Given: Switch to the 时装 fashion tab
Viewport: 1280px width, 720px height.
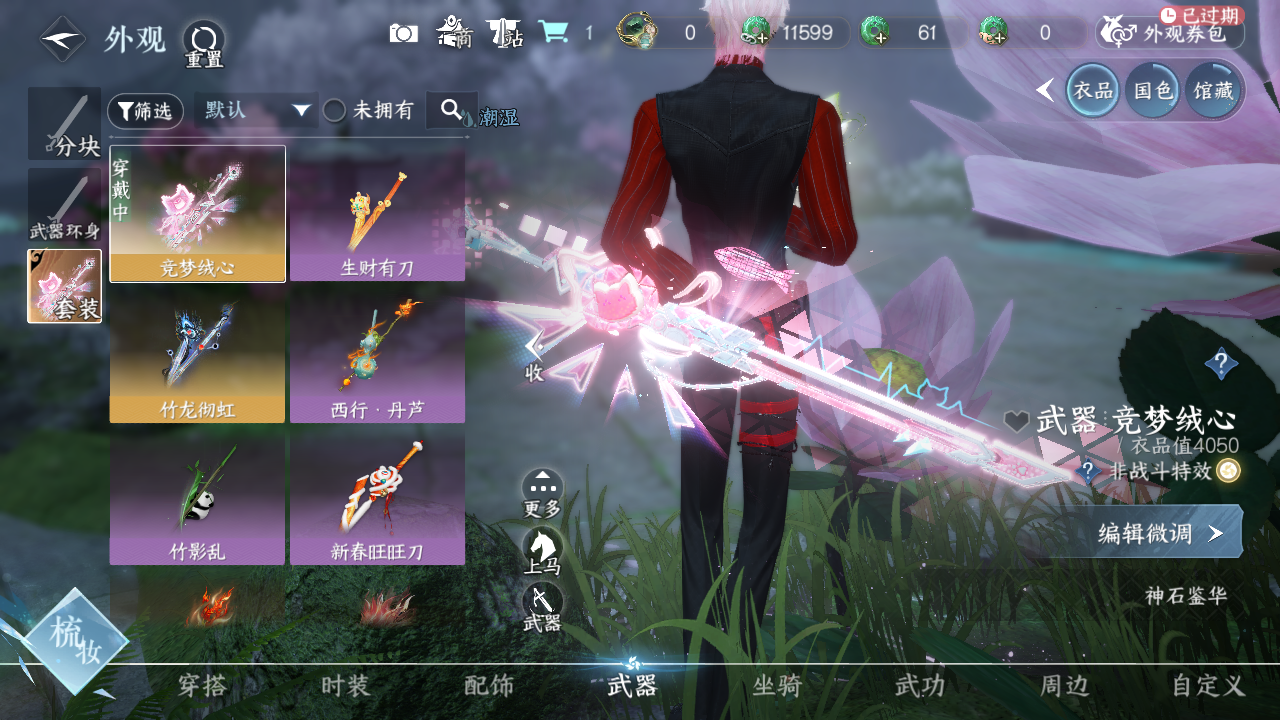Looking at the screenshot, I should [345, 686].
